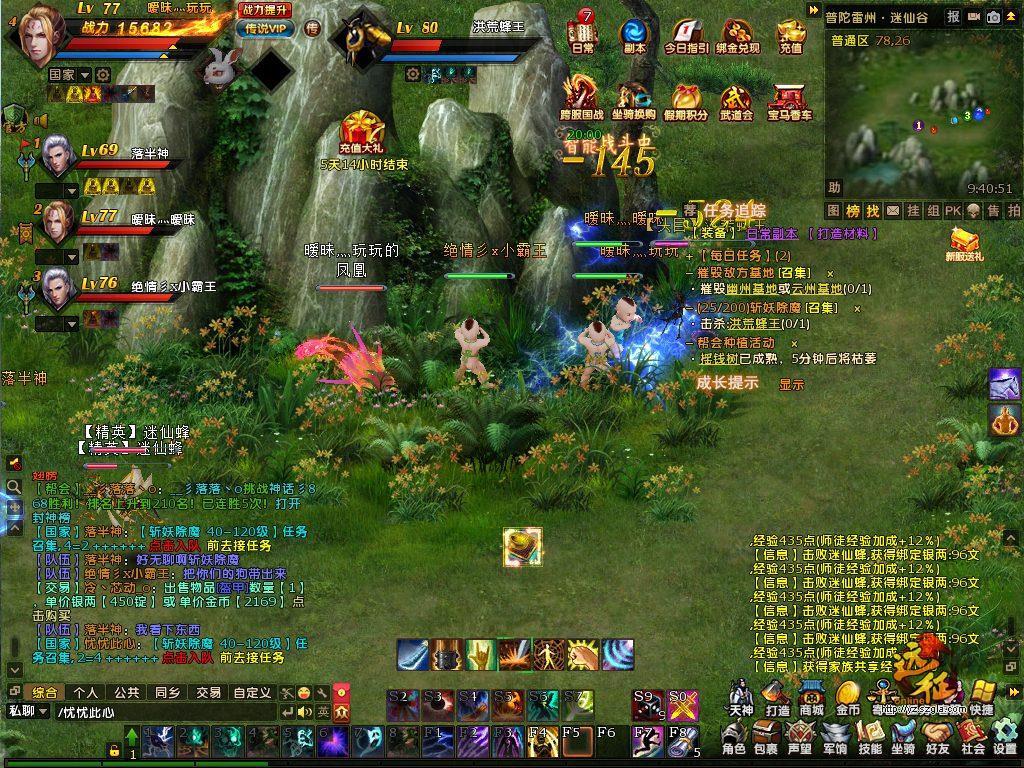
Task: Open the 私聊 chat channel dropdown
Action: tap(28, 712)
